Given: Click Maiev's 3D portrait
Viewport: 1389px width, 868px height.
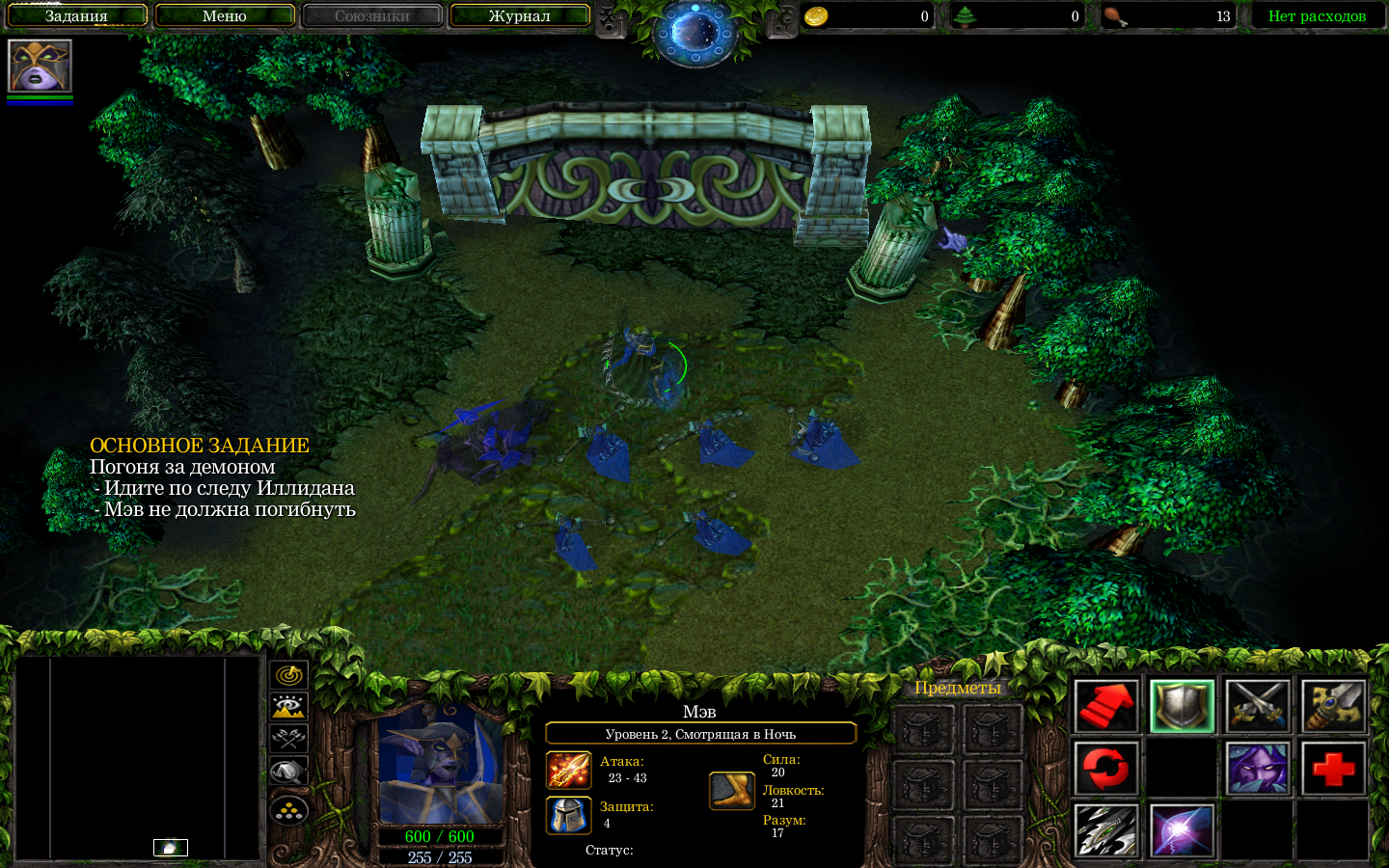Looking at the screenshot, I should [x=441, y=764].
